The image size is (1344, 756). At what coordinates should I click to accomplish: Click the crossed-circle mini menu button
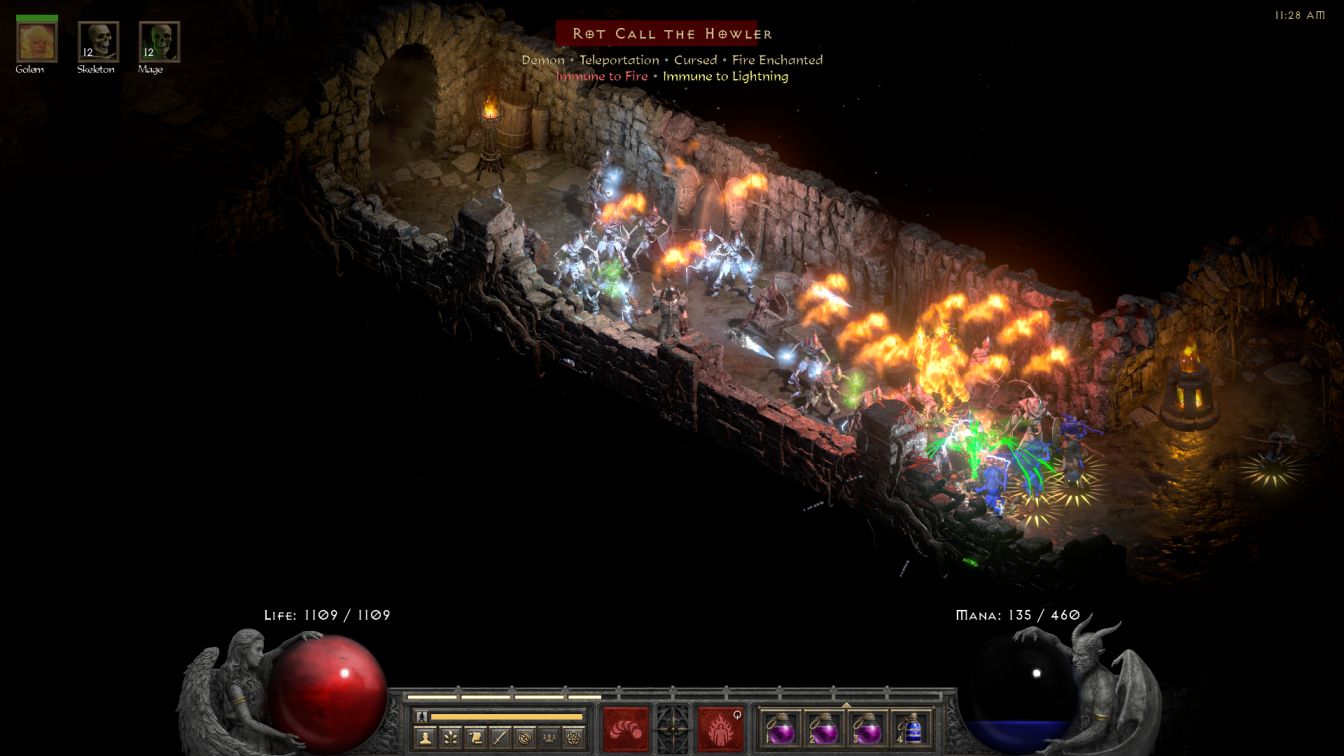coord(525,738)
